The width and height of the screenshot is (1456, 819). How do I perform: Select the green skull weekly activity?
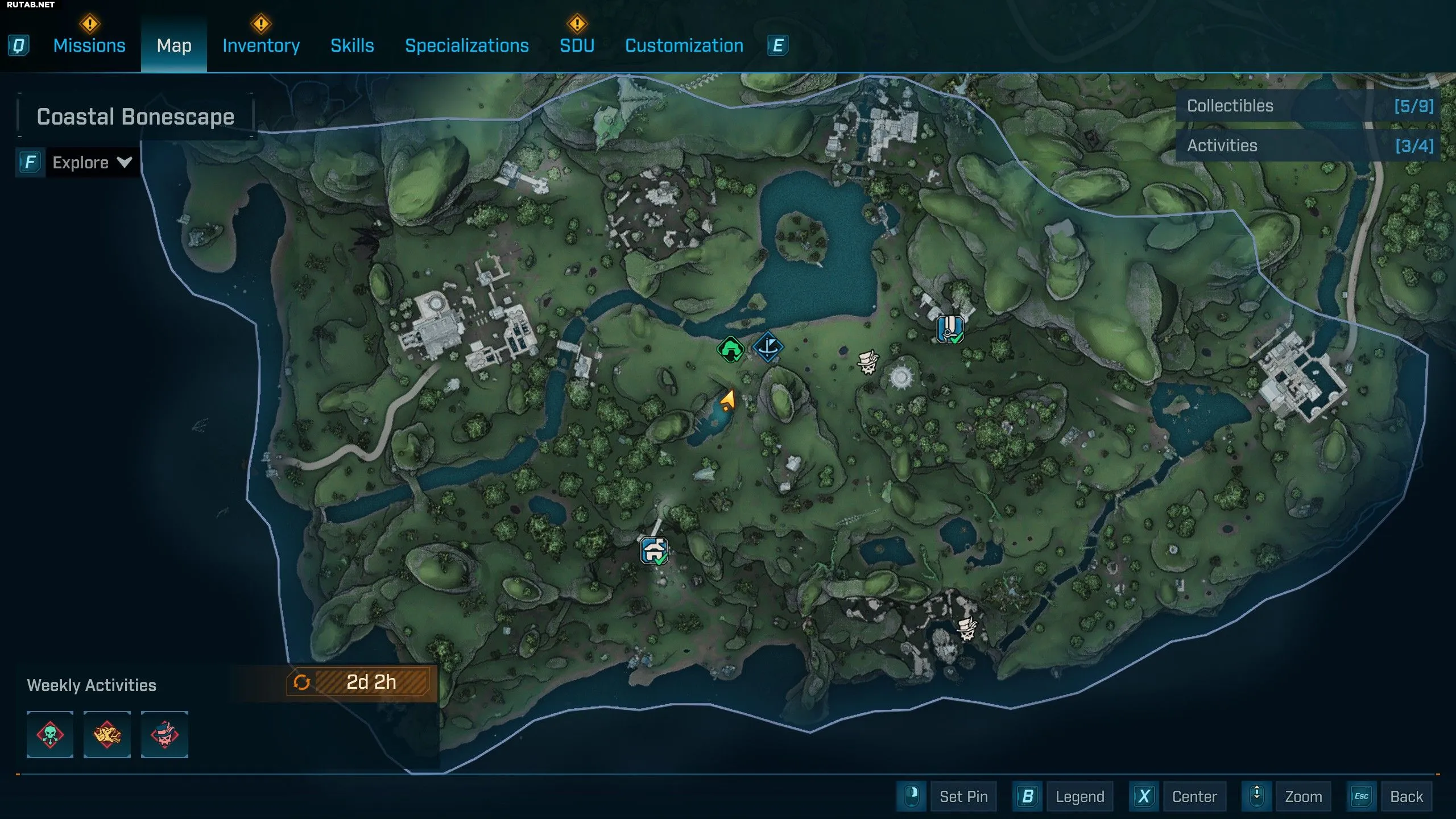click(50, 734)
